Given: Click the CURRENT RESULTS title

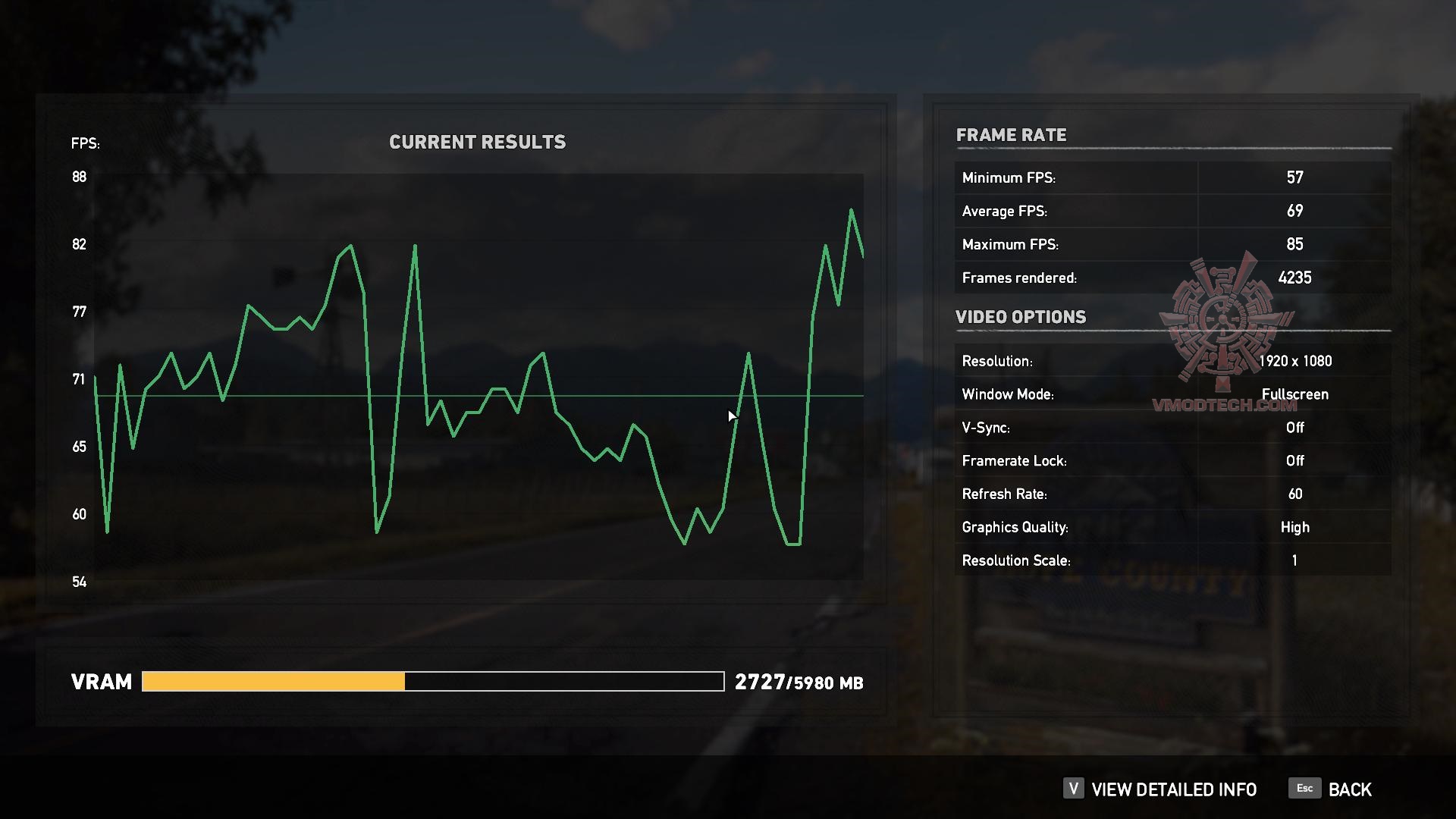Looking at the screenshot, I should 478,141.
